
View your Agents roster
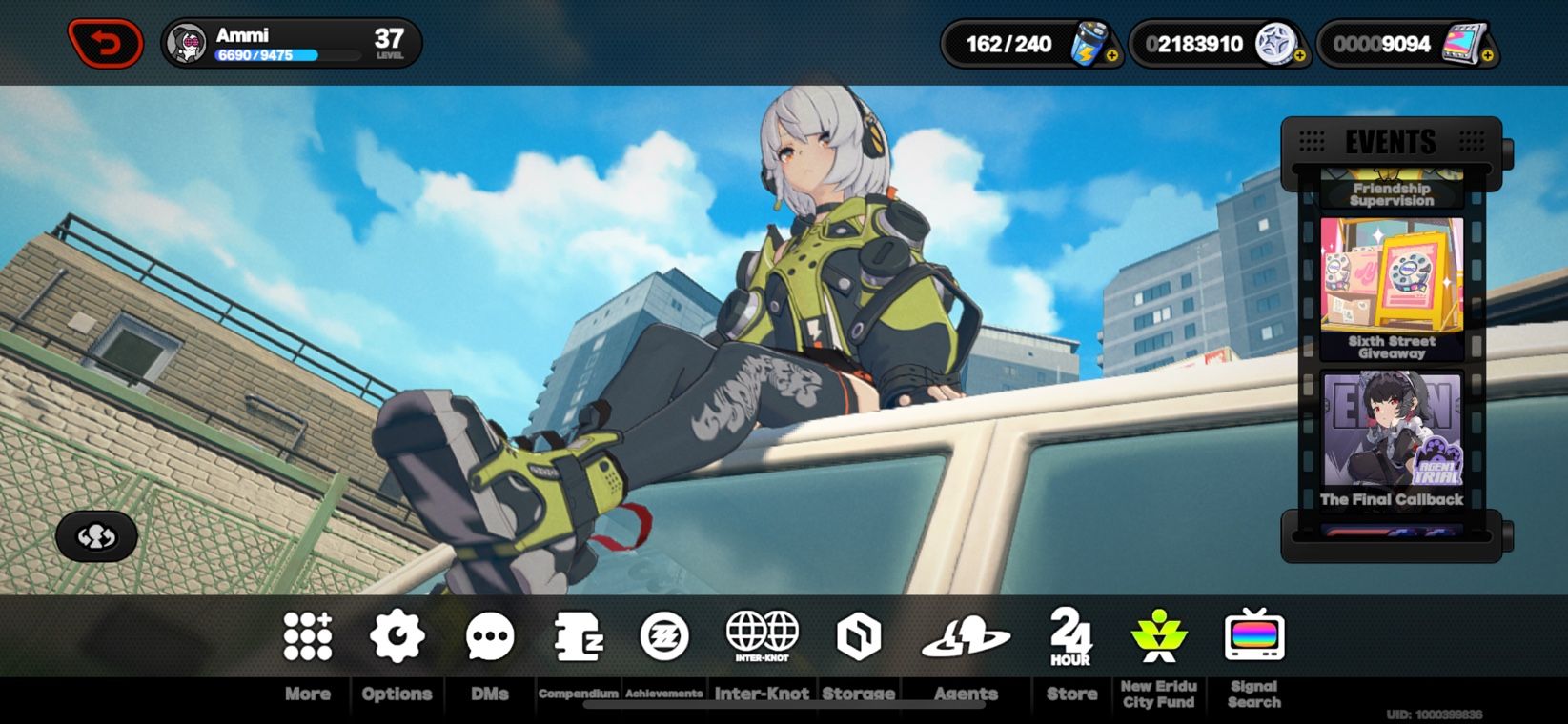966,636
